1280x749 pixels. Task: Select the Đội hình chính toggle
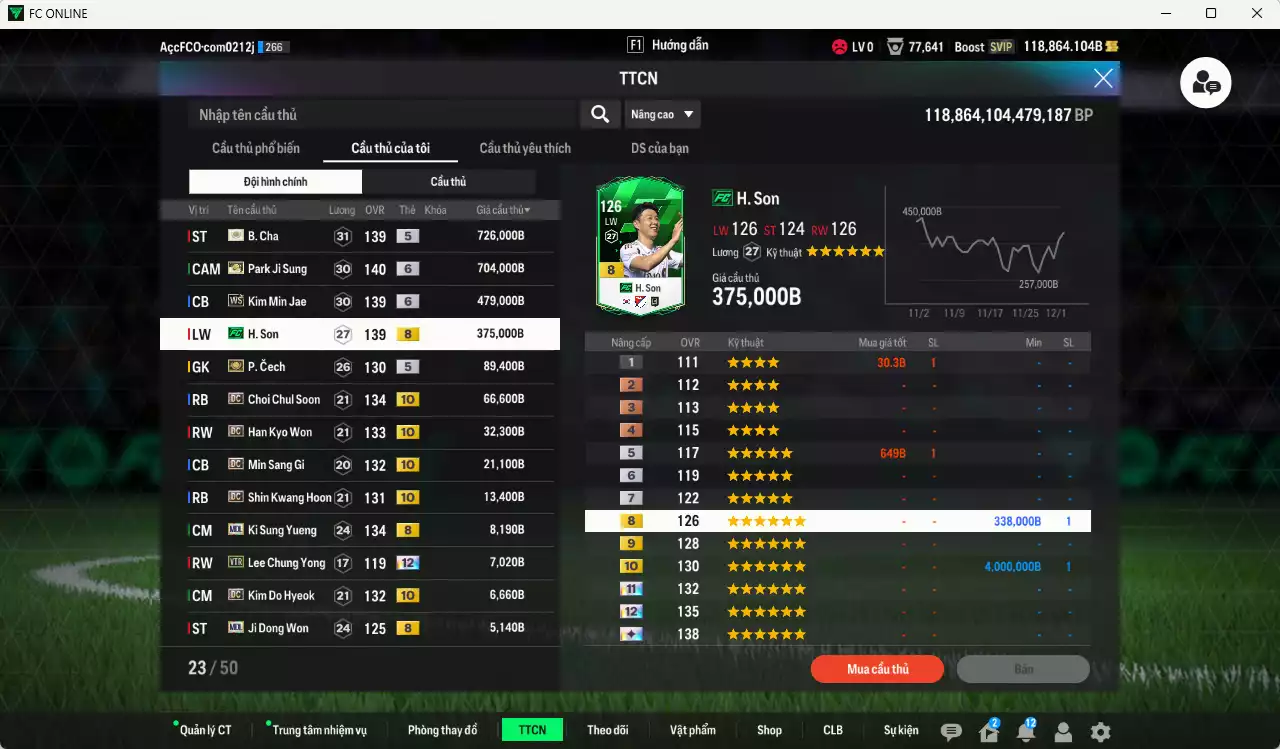point(274,182)
